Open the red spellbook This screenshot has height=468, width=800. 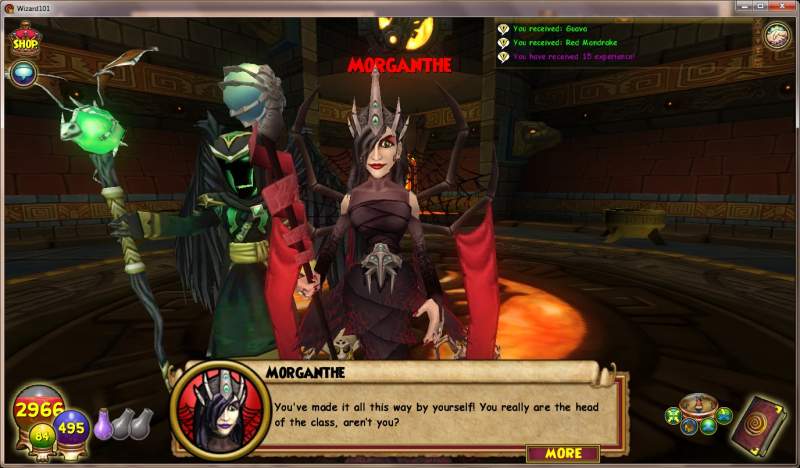(759, 422)
